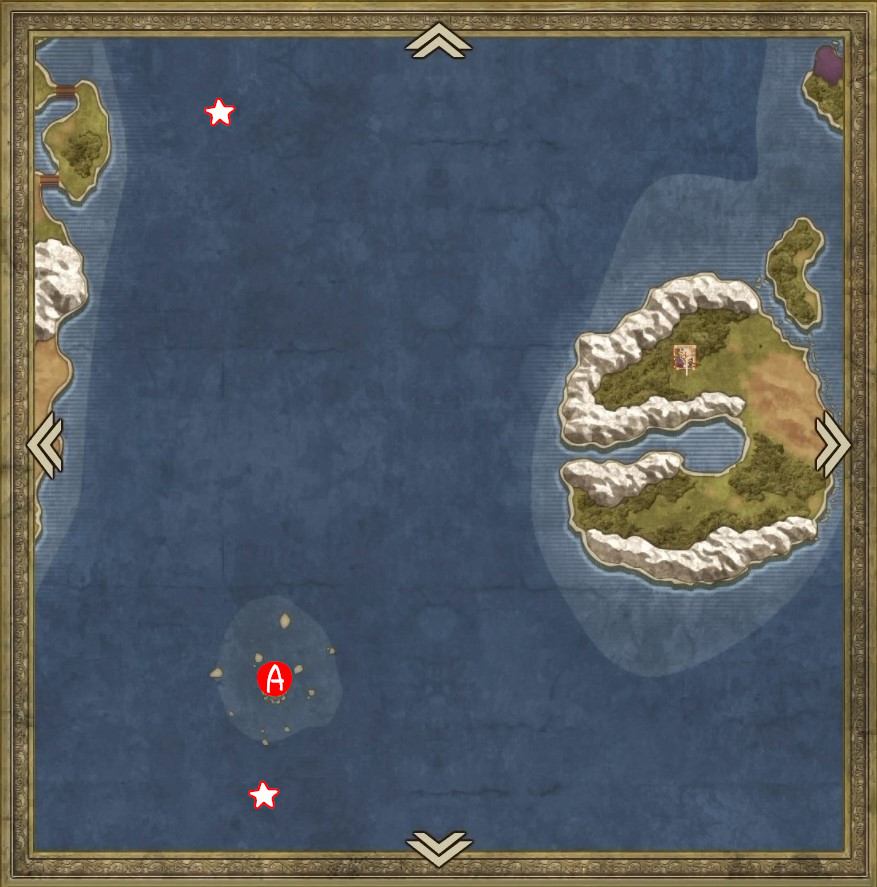Select the star marker near the northwest island
The width and height of the screenshot is (877, 887).
(x=219, y=113)
